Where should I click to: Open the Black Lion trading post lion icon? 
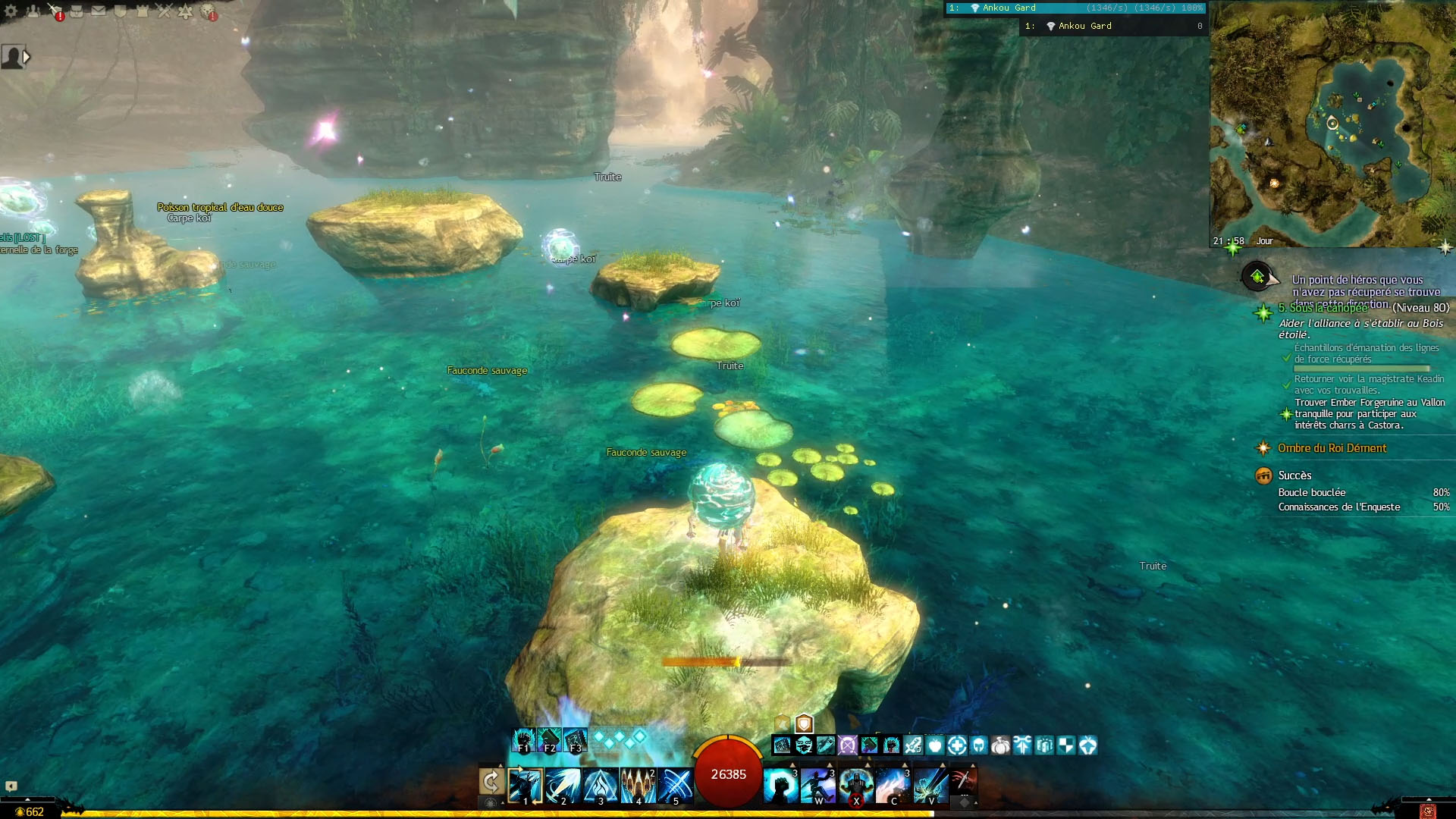tap(208, 11)
